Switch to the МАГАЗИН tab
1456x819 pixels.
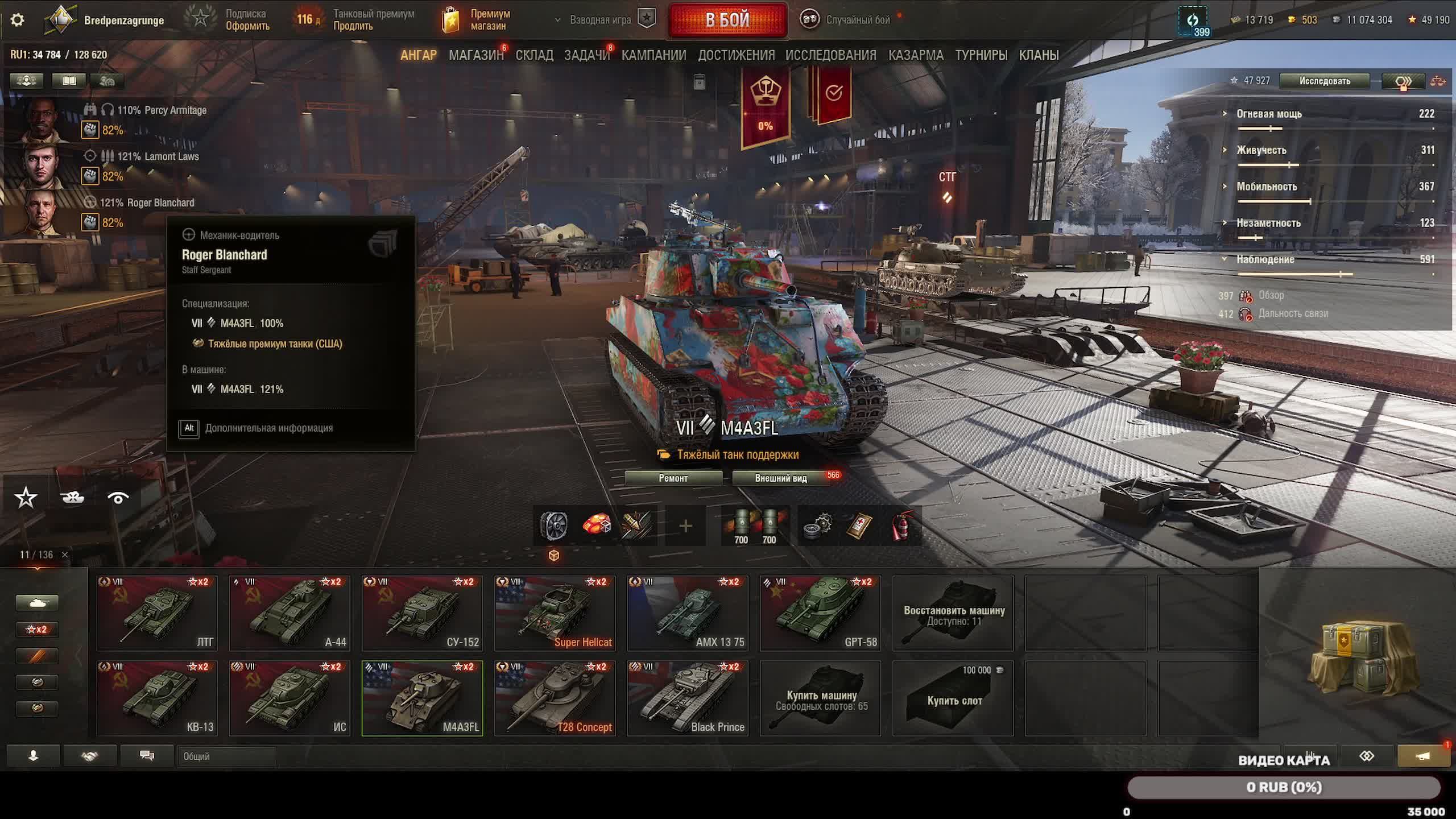(475, 55)
